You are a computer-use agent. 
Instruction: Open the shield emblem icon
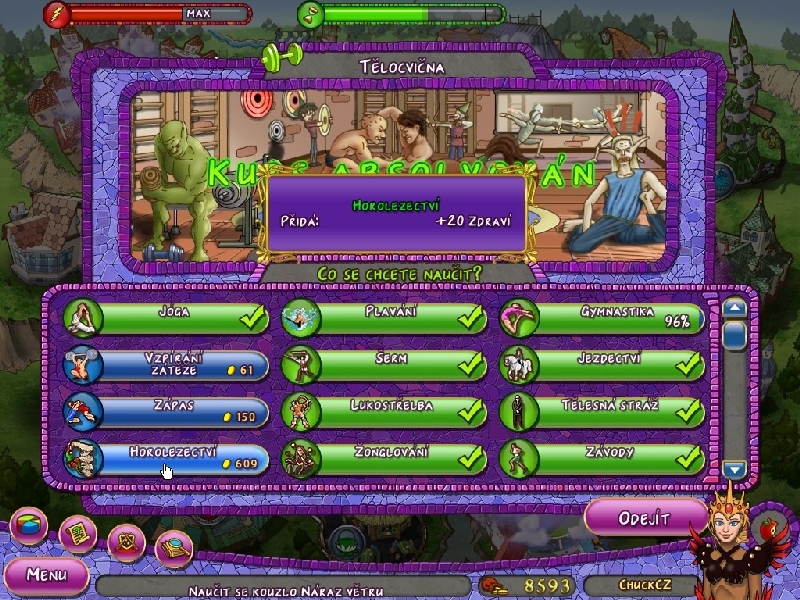click(126, 539)
